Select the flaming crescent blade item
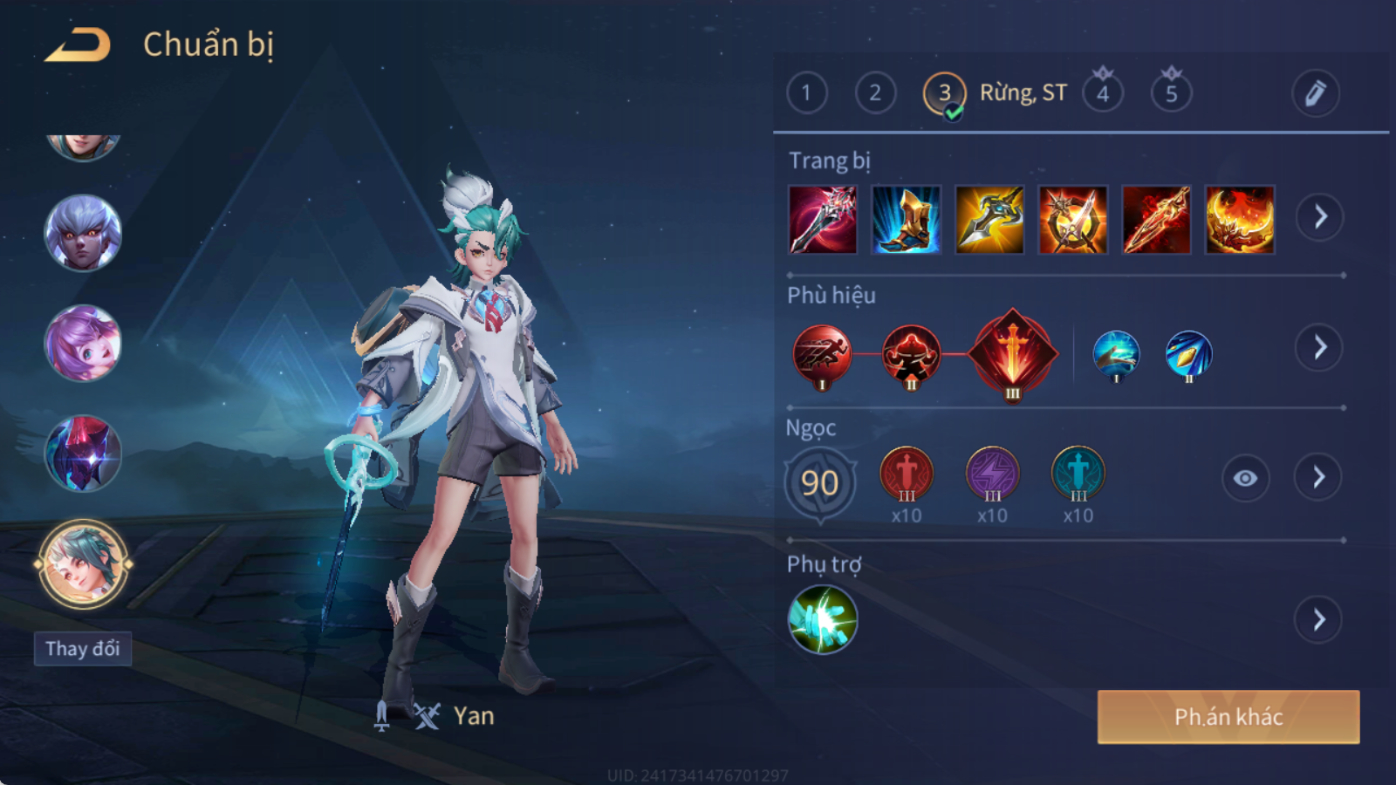1396x785 pixels. tap(1240, 219)
